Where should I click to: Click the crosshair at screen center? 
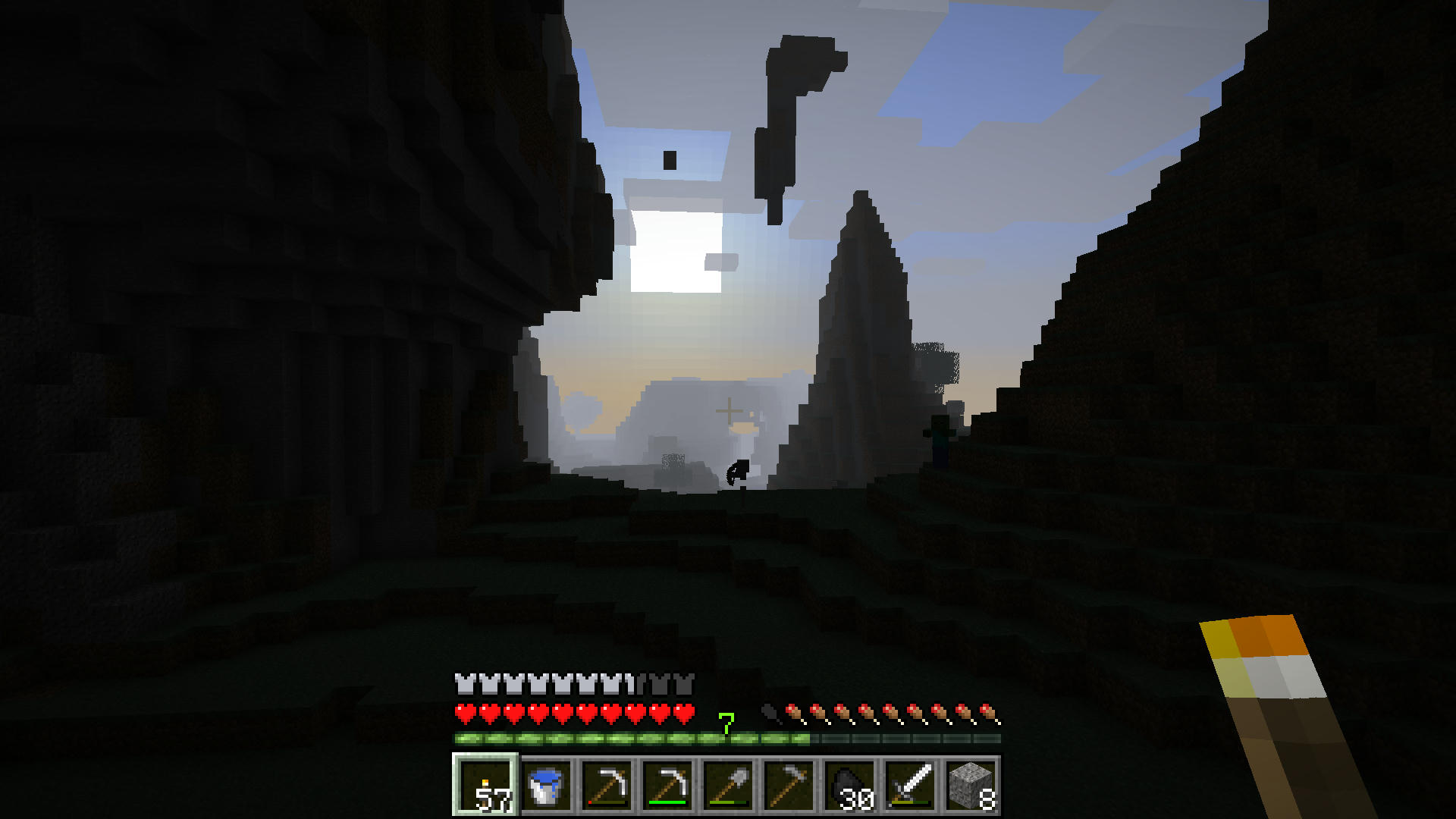click(728, 409)
